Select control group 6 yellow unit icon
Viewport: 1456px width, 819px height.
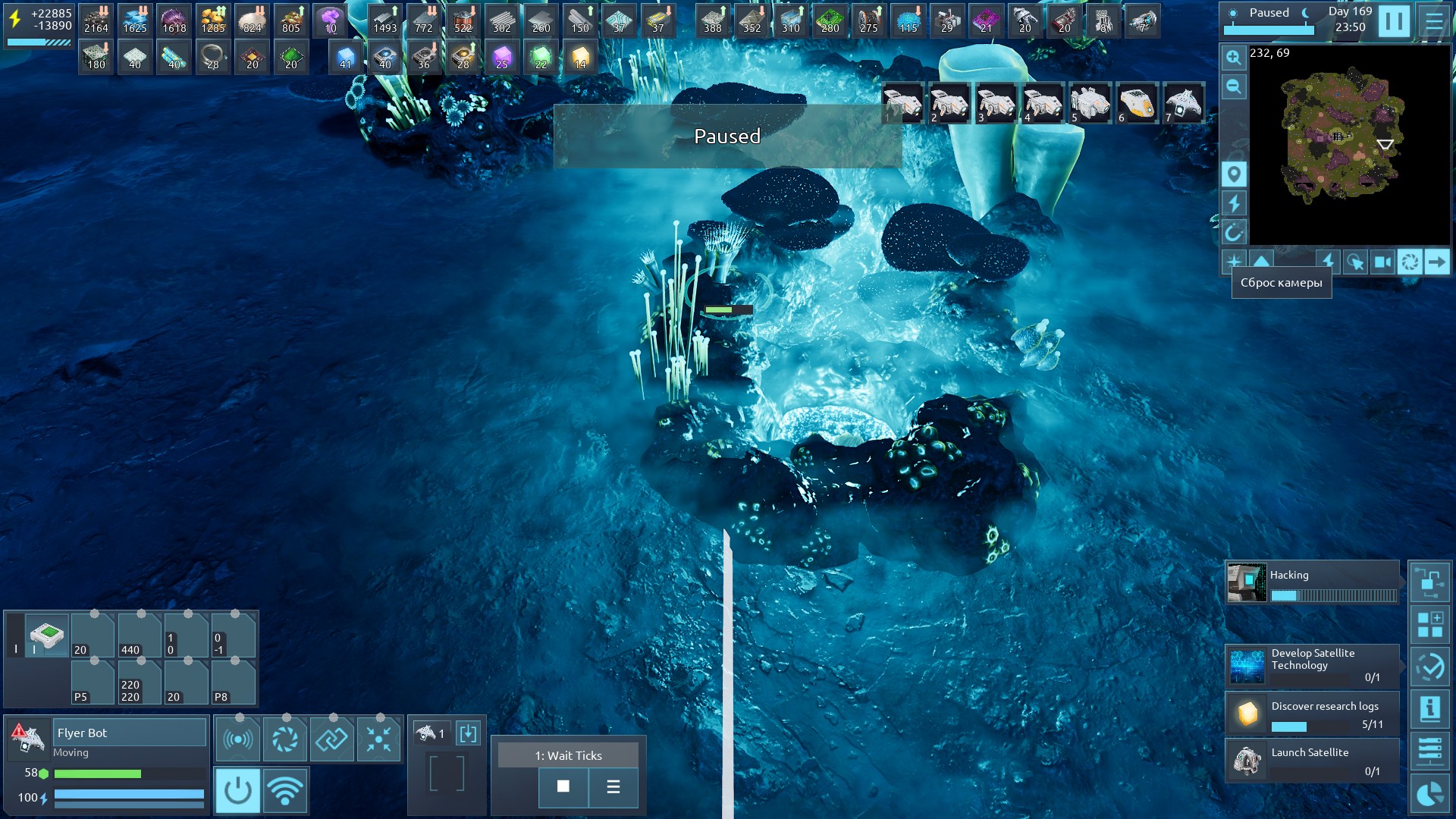pyautogui.click(x=1137, y=103)
